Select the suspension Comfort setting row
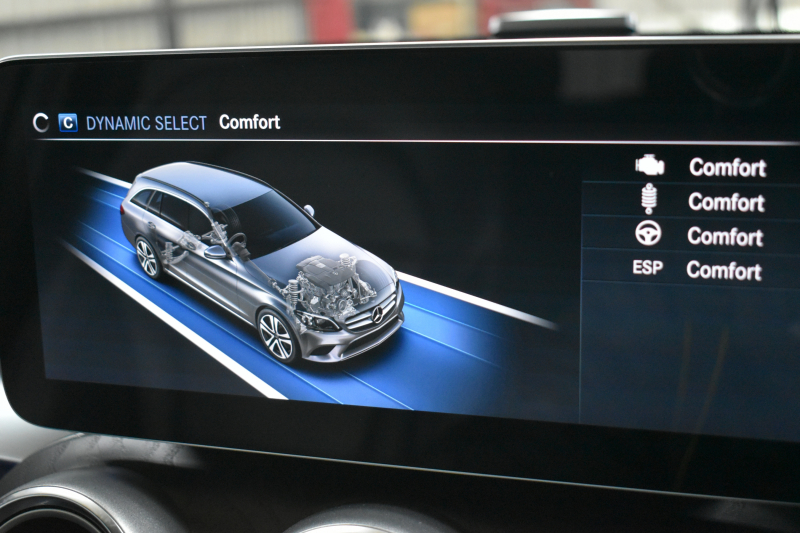 pos(700,202)
